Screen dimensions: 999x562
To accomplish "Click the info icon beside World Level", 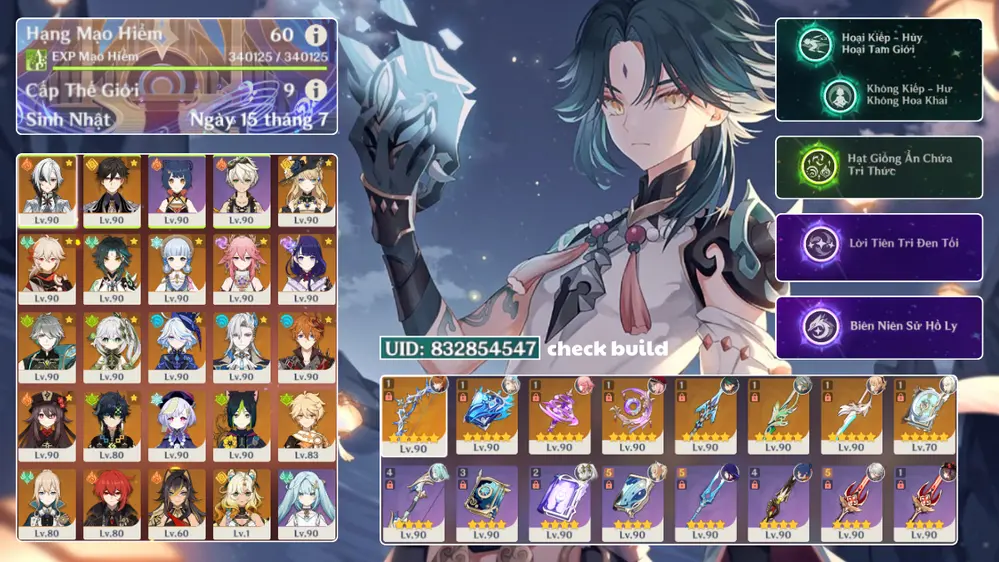I will click(x=315, y=91).
